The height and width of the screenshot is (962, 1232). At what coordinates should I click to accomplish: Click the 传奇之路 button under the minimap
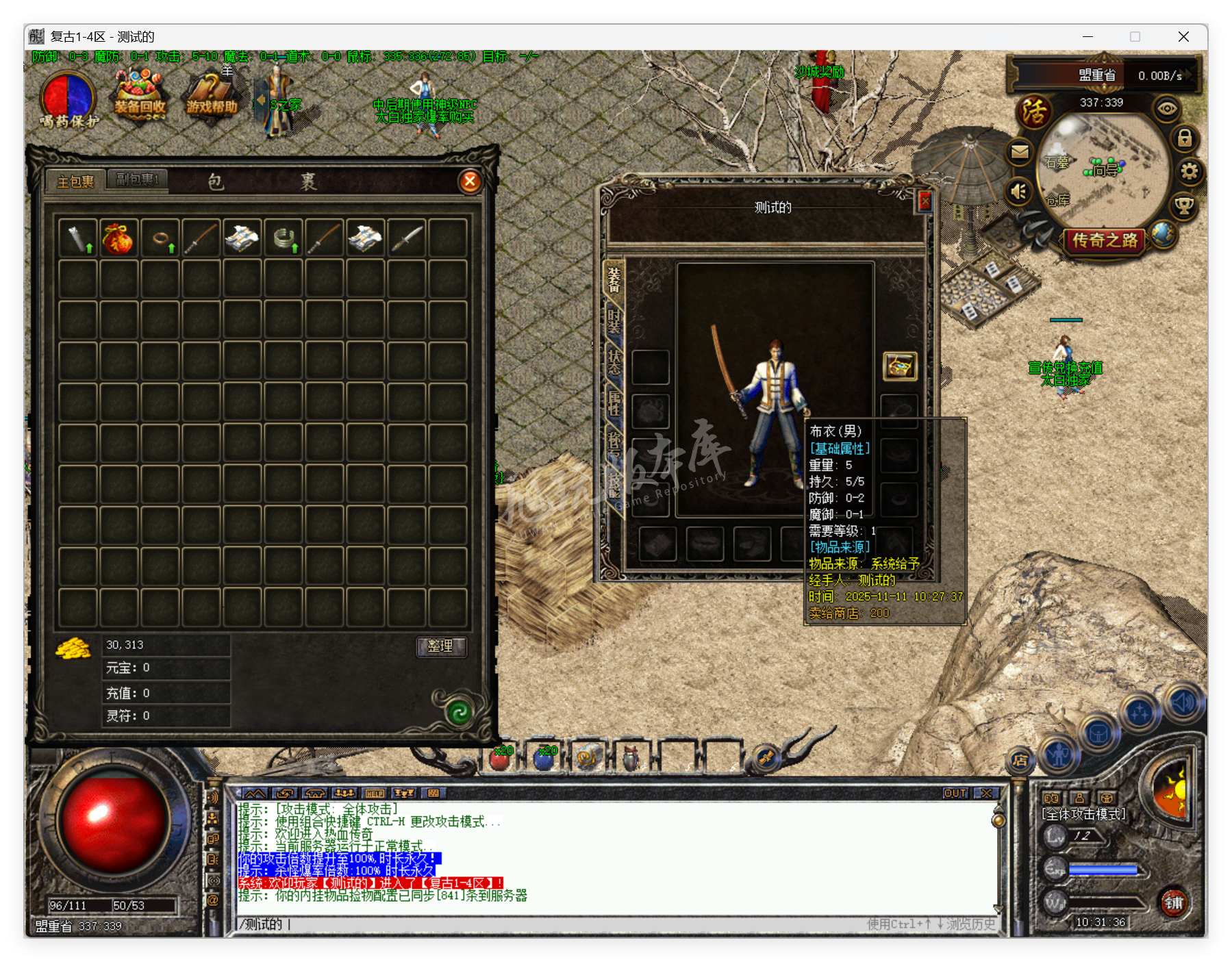tap(1104, 241)
